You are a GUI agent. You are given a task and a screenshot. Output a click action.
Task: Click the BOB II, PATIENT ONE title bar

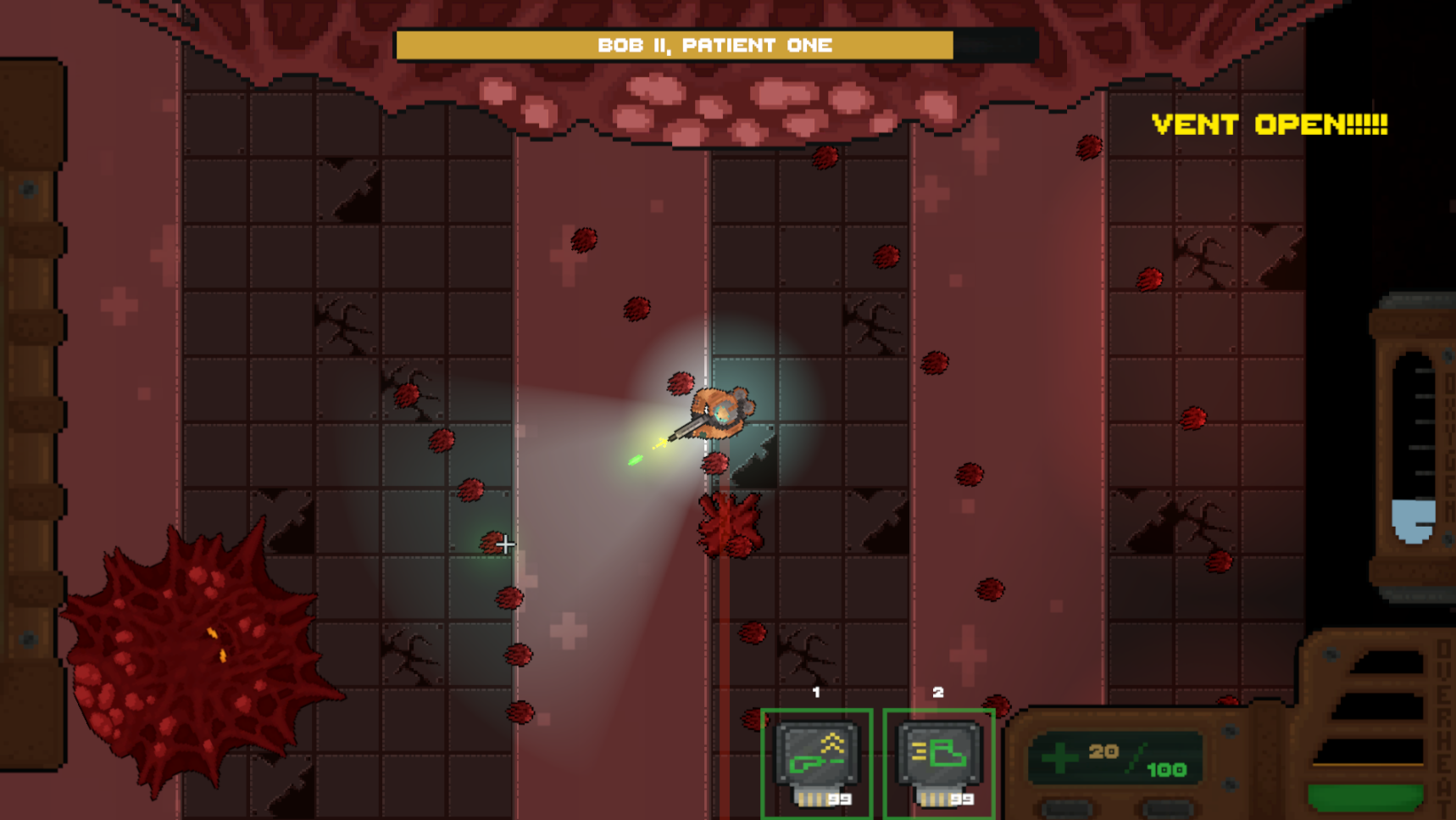point(714,45)
